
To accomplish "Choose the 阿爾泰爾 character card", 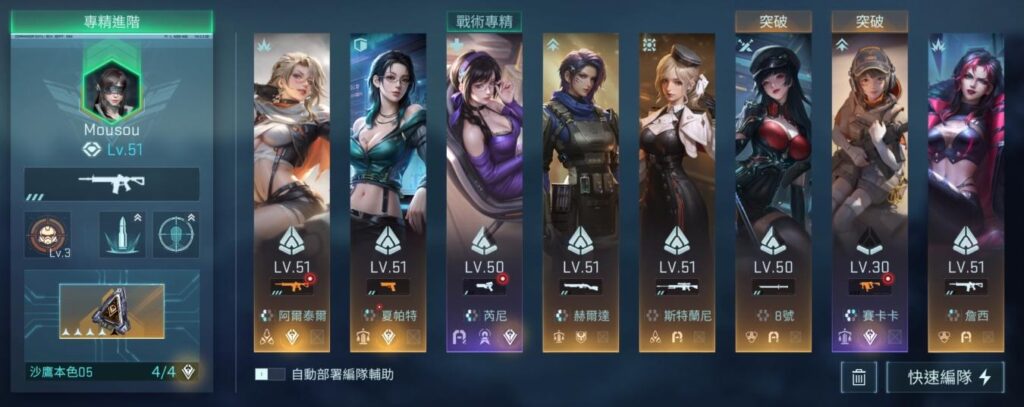I will pos(291,190).
